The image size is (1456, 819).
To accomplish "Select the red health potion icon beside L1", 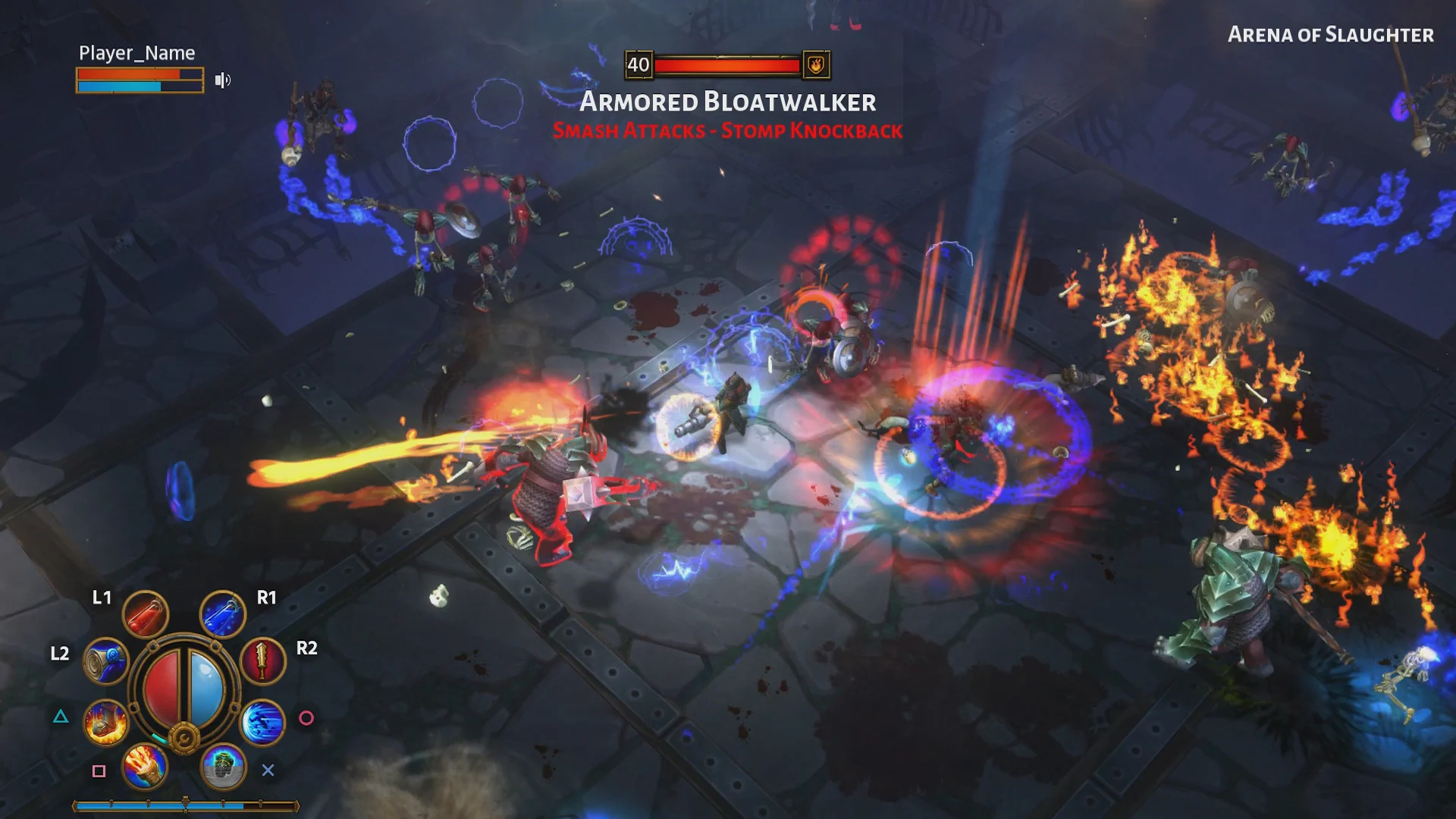I will pyautogui.click(x=146, y=614).
